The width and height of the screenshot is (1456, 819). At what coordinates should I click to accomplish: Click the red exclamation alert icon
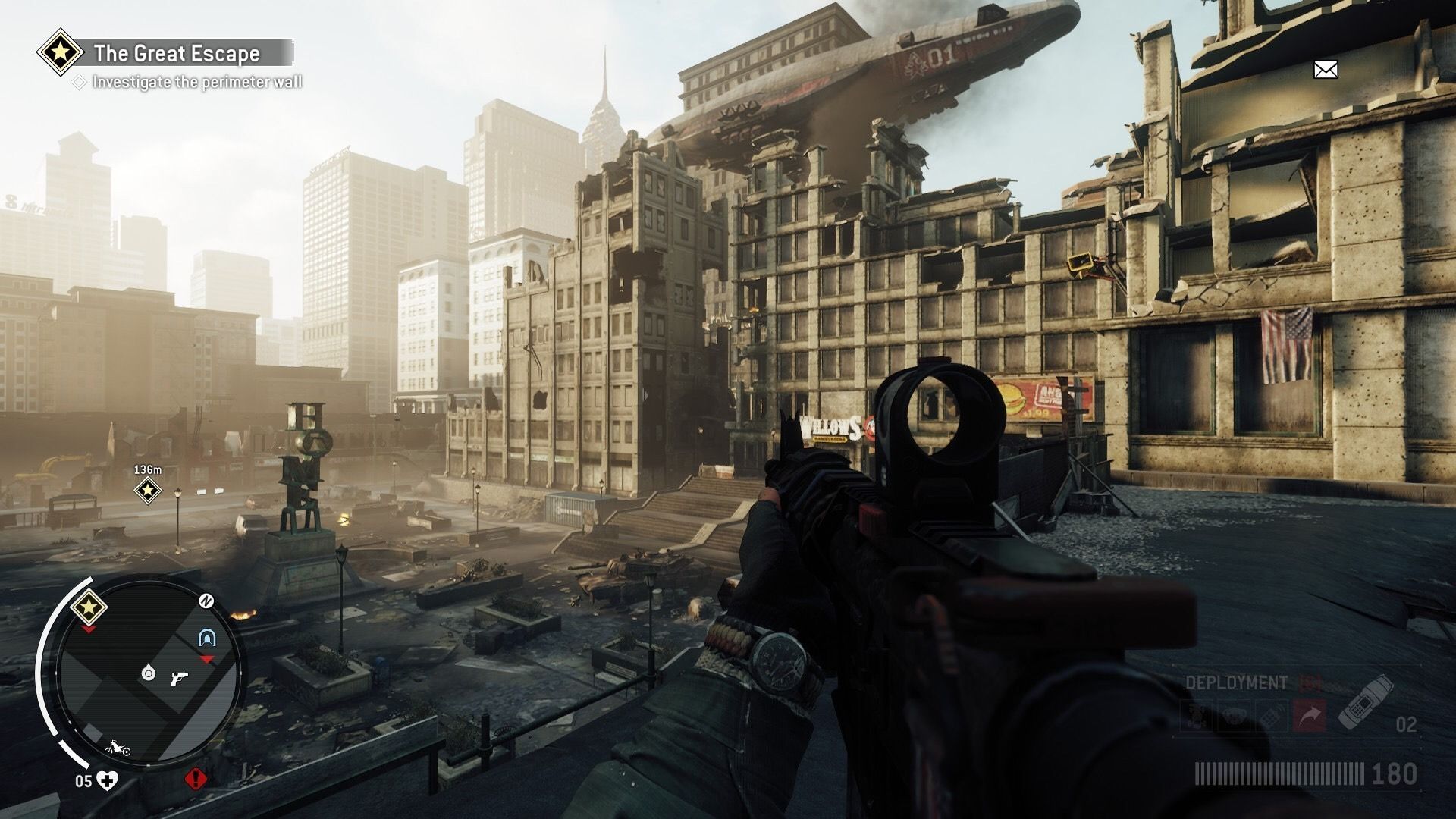coord(196,779)
